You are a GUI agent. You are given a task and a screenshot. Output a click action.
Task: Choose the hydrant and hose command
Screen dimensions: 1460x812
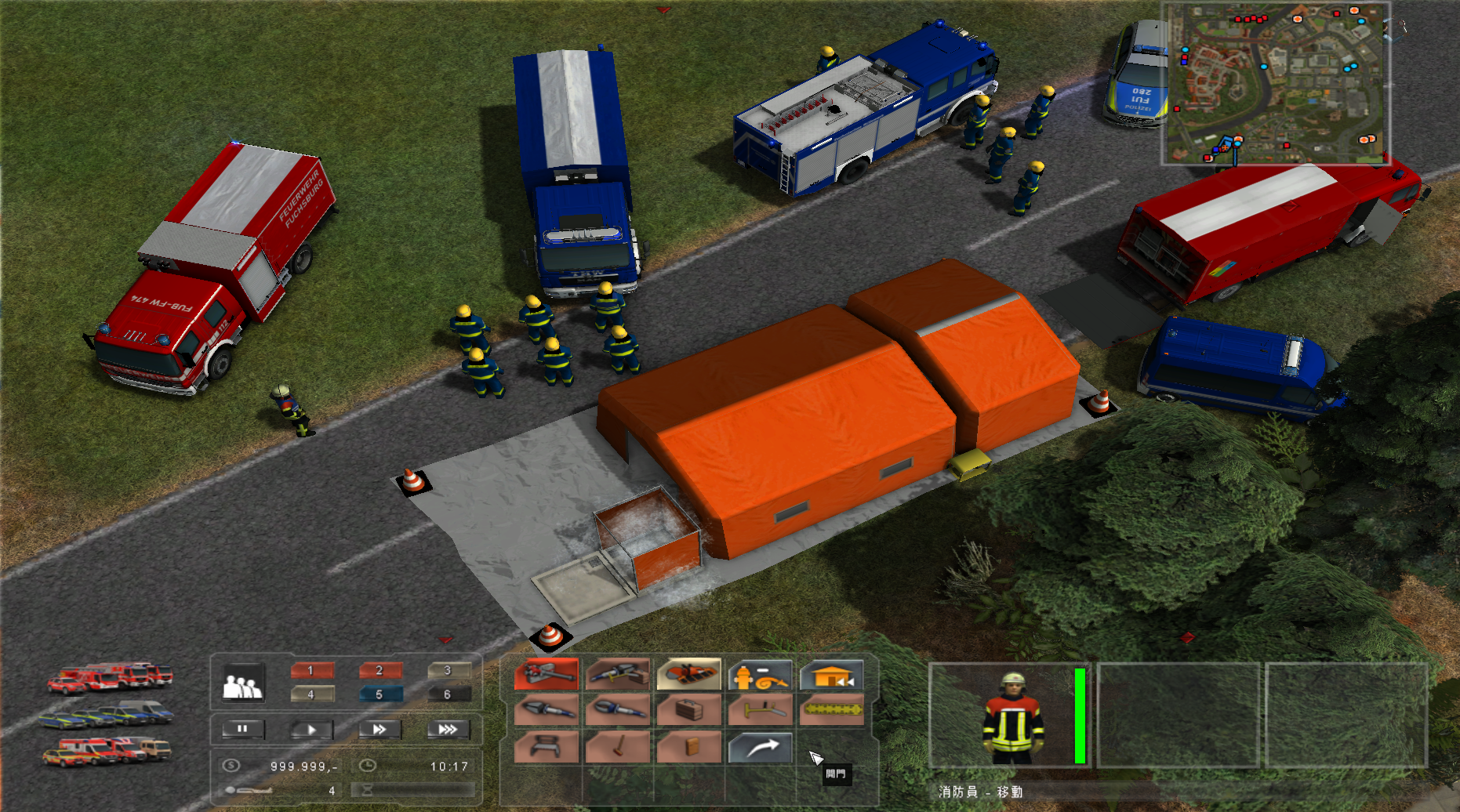click(760, 675)
